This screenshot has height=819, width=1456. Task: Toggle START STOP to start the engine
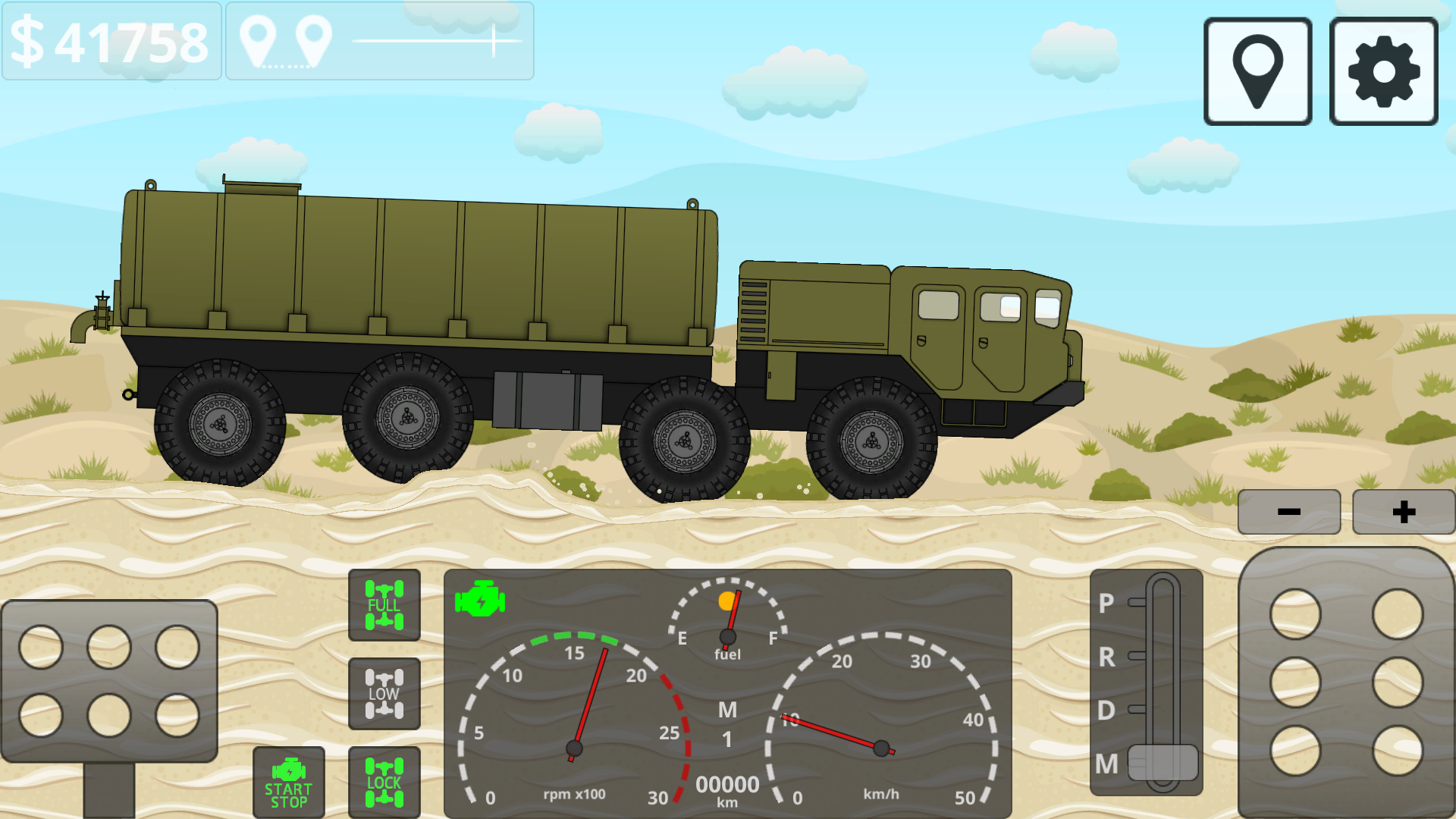[288, 781]
